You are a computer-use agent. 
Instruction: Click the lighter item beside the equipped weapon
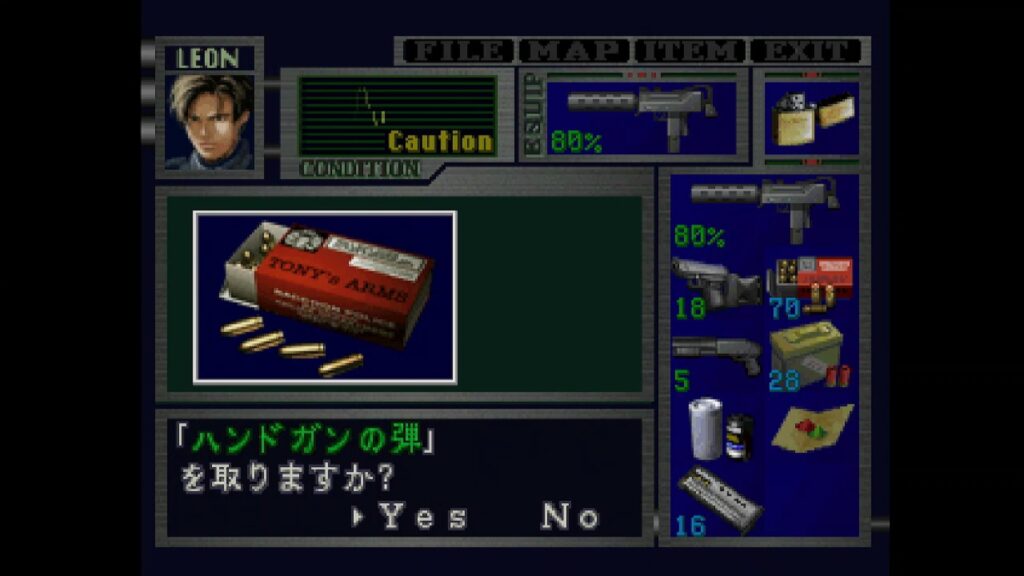811,118
